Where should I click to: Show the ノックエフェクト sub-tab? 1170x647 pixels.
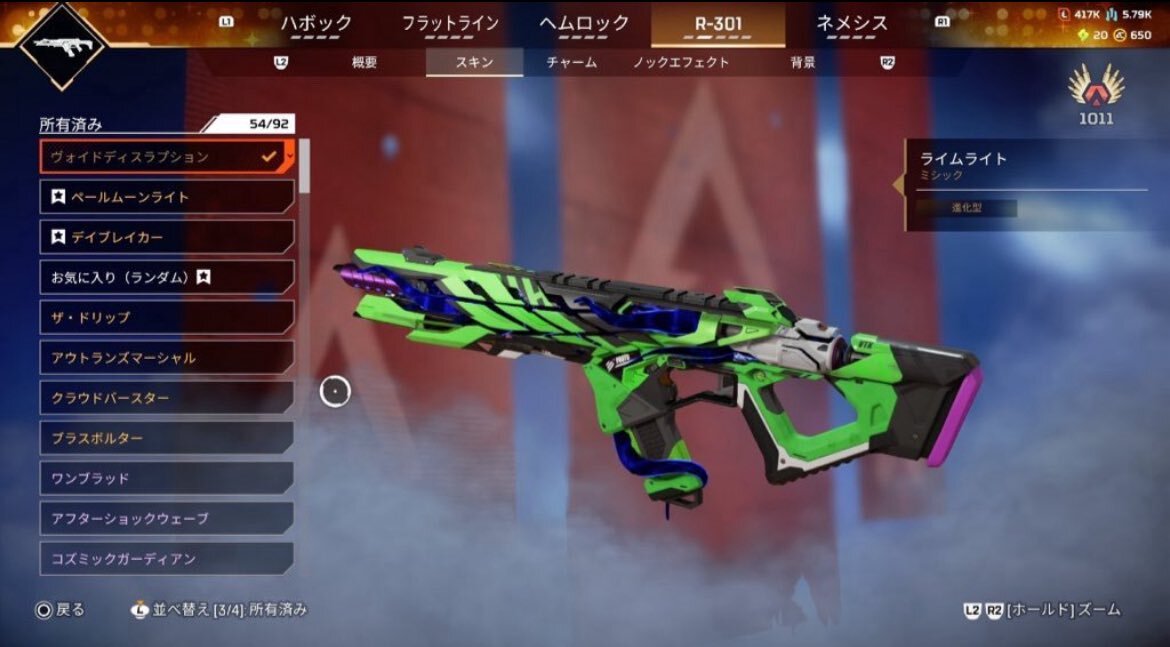[681, 62]
